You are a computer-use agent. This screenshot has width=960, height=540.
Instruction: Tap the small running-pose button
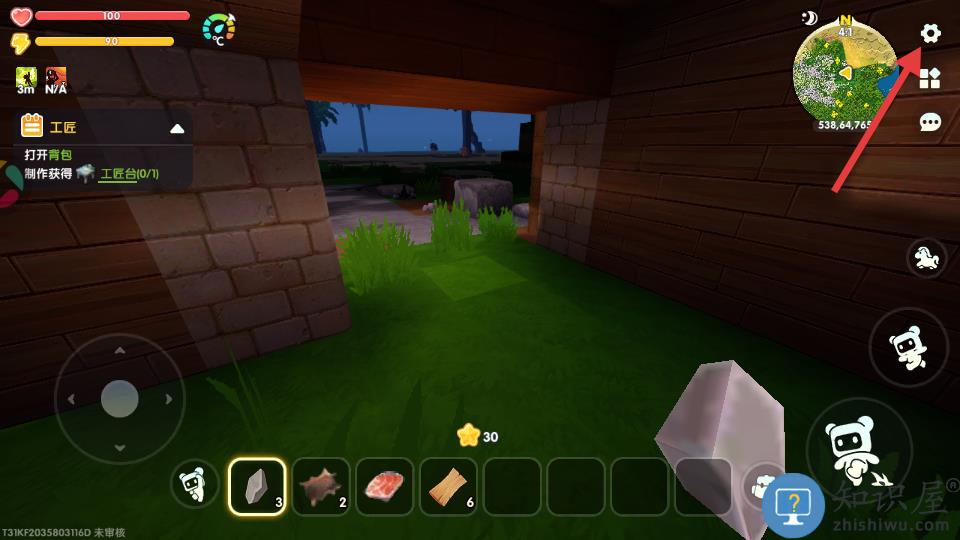[927, 258]
